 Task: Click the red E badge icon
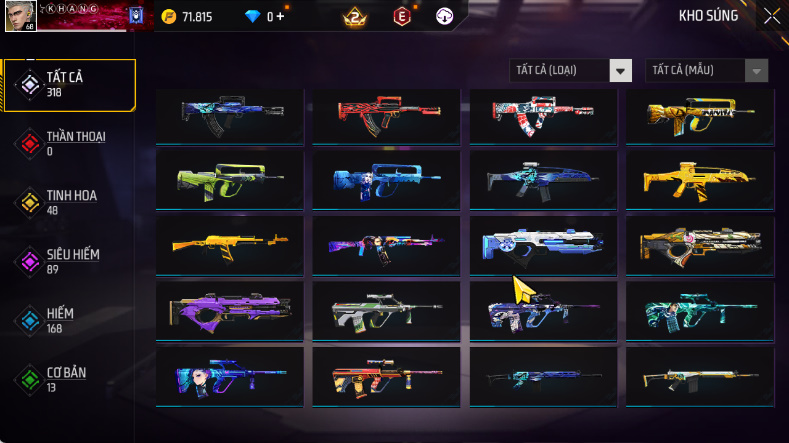tap(402, 16)
